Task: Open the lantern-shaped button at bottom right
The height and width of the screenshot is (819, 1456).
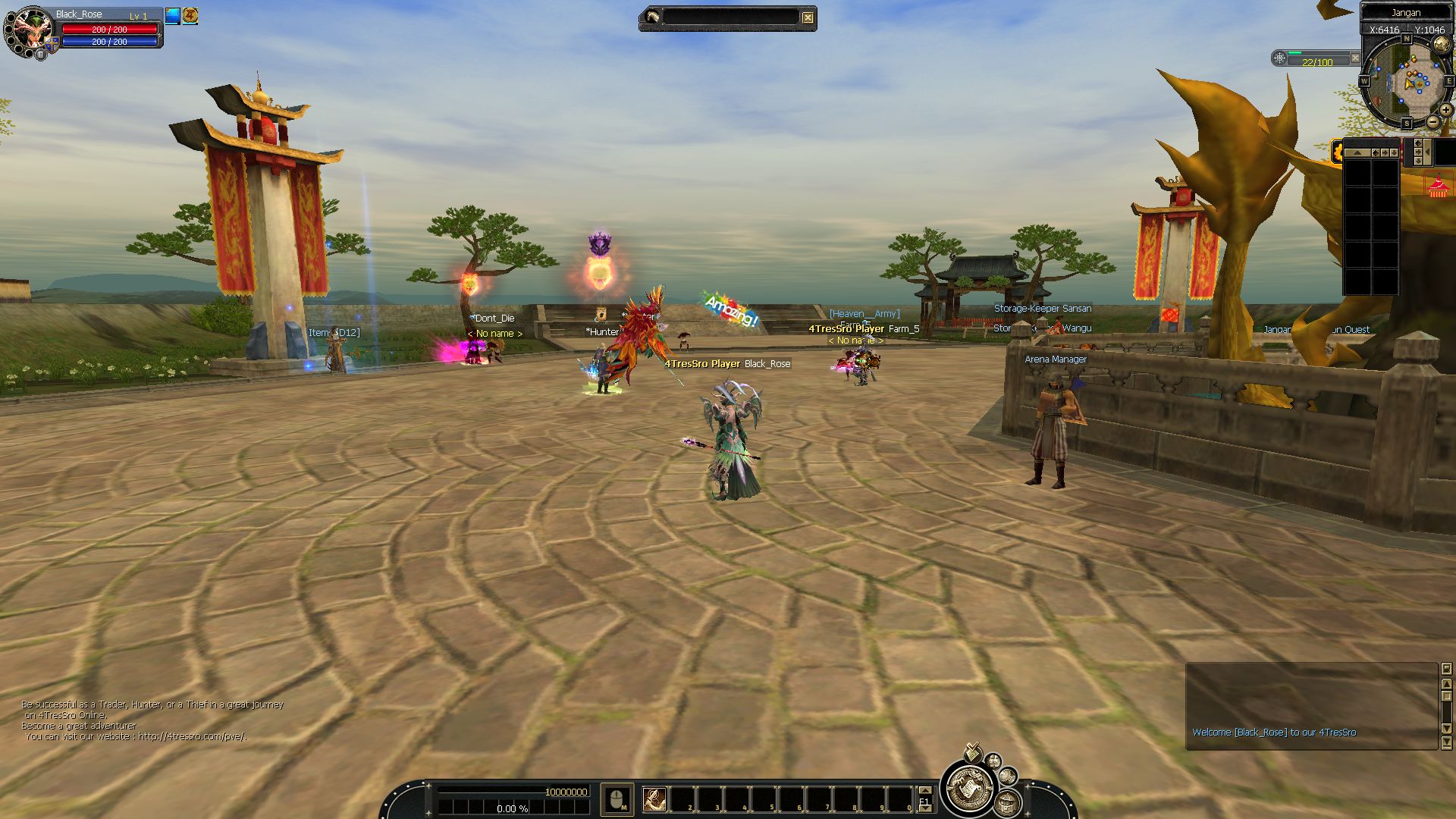Action: pyautogui.click(x=1006, y=802)
